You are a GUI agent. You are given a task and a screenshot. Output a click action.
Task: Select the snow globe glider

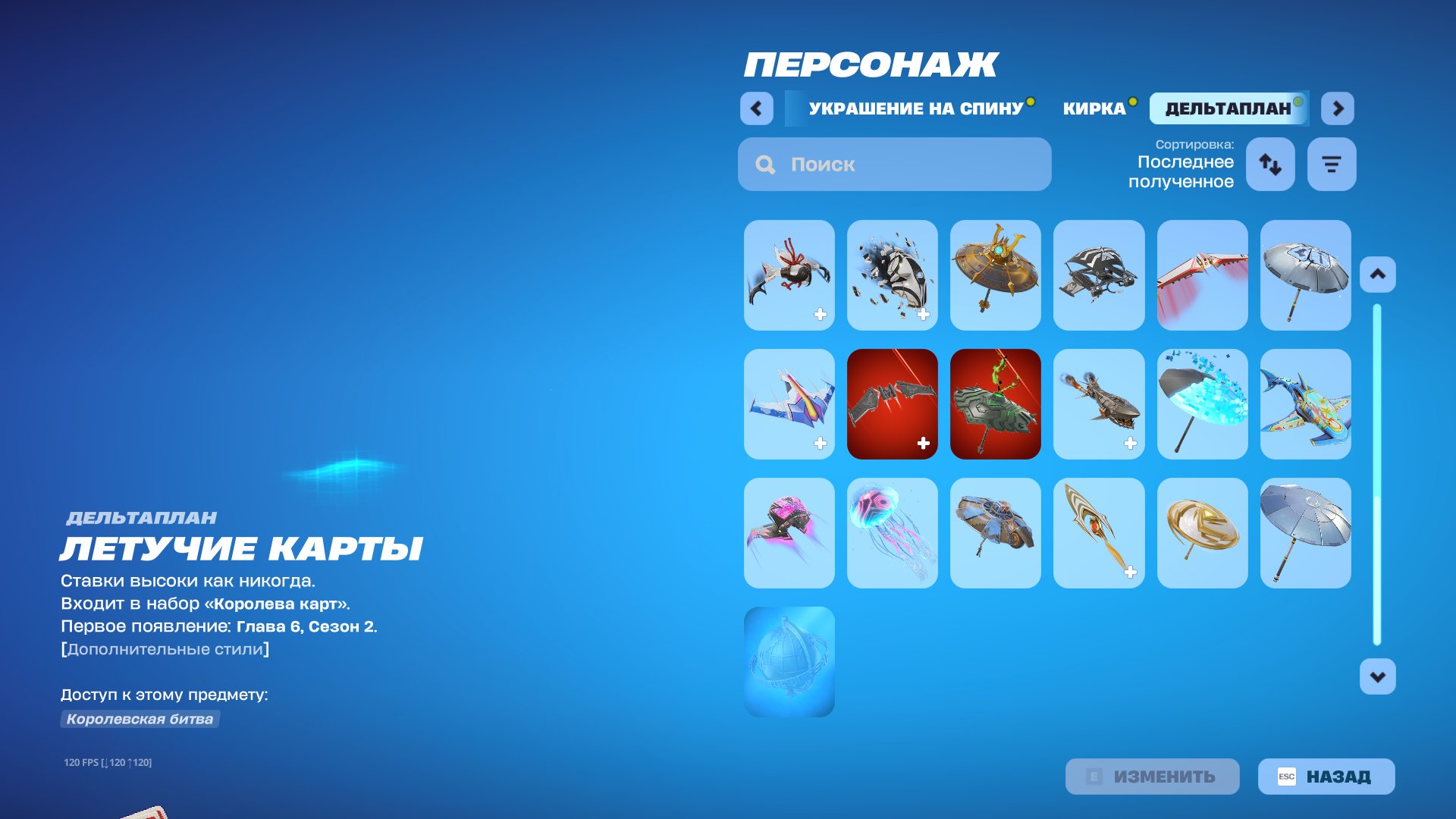click(789, 660)
